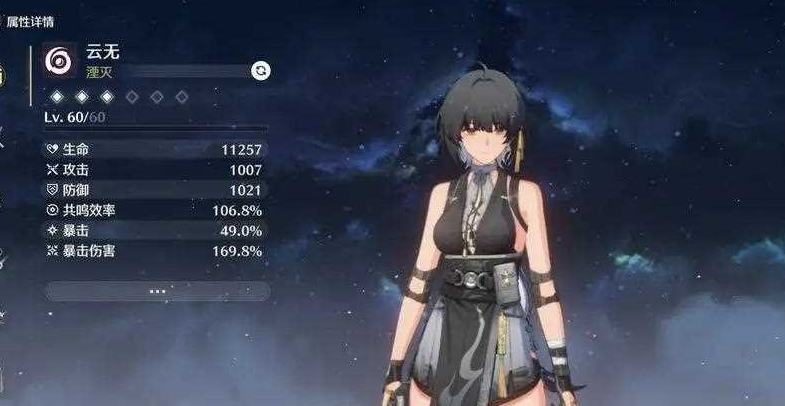Select the 攻击 attack stat row
Screen dimensions: 785x406
coord(155,170)
